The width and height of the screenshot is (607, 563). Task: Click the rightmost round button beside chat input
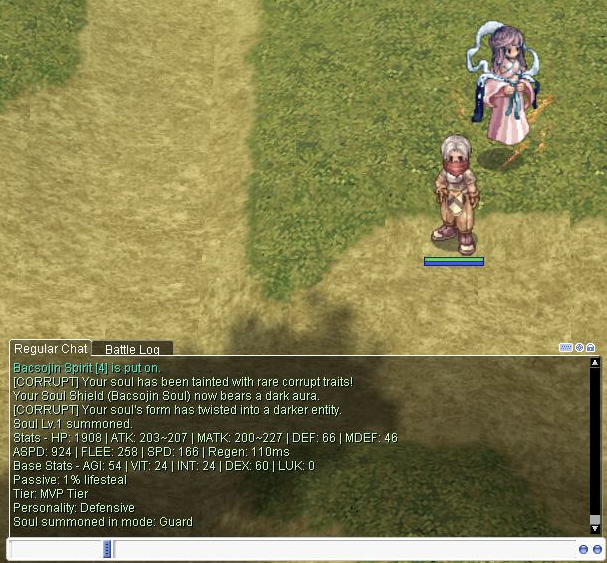(597, 549)
